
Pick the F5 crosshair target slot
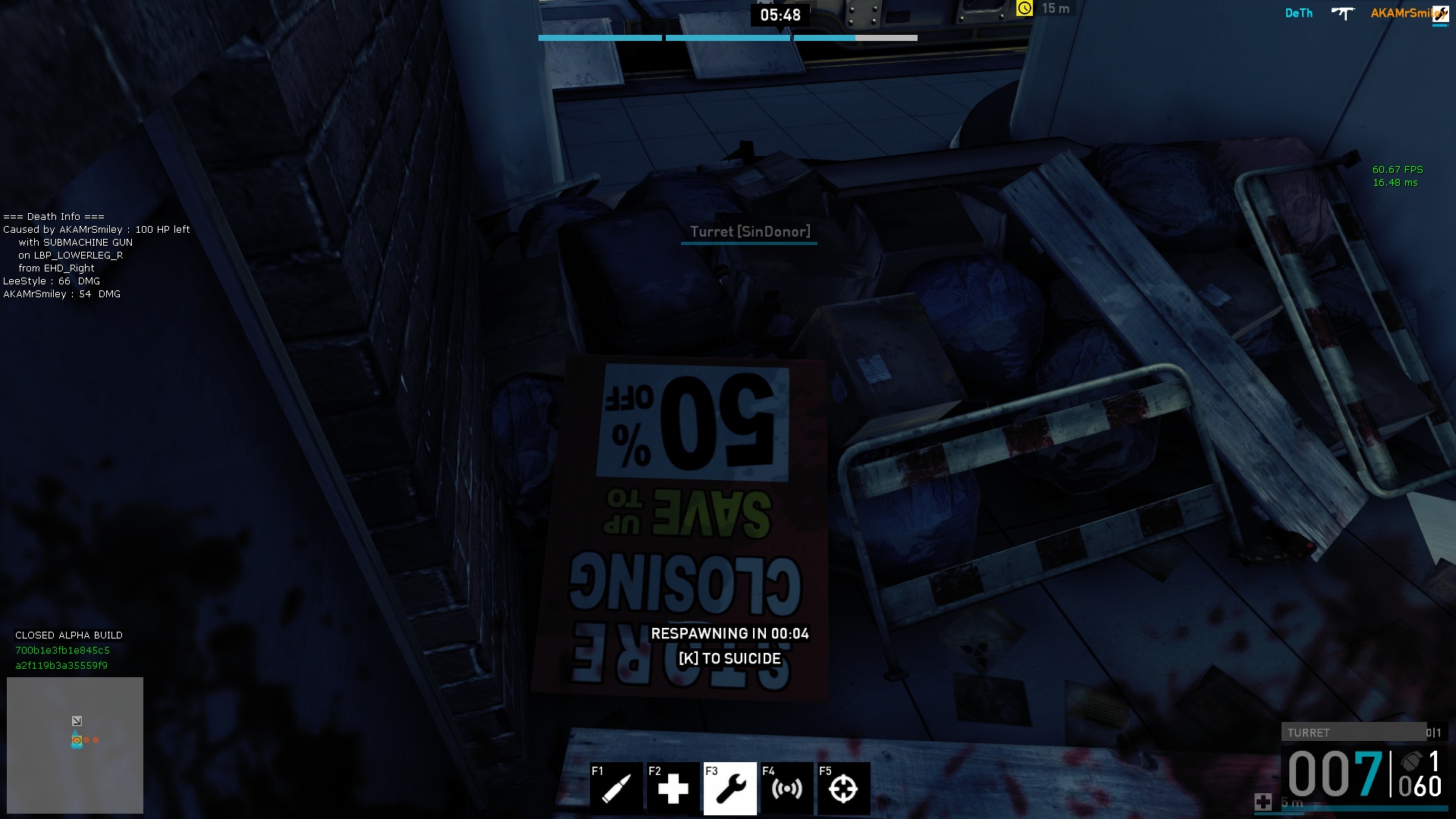(843, 788)
